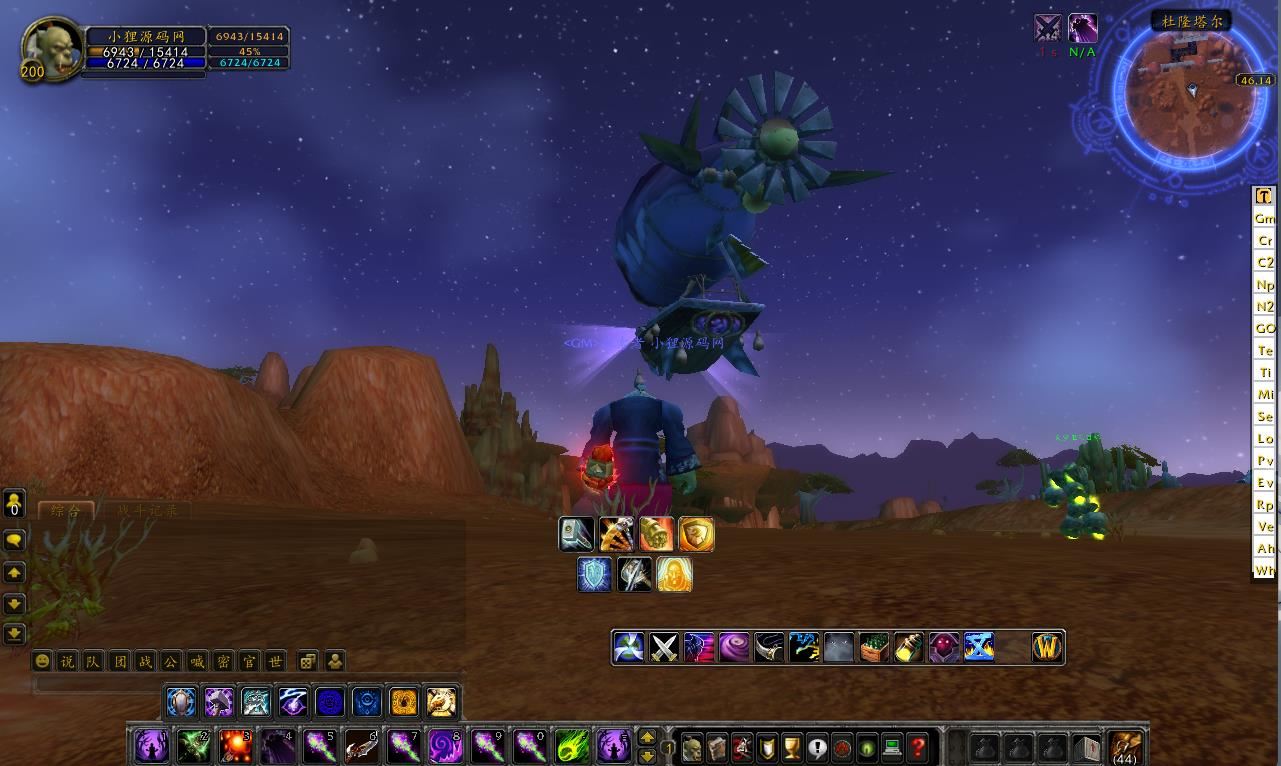Switch to the 战斗记录 combat log tab
The width and height of the screenshot is (1281, 766).
tap(145, 510)
